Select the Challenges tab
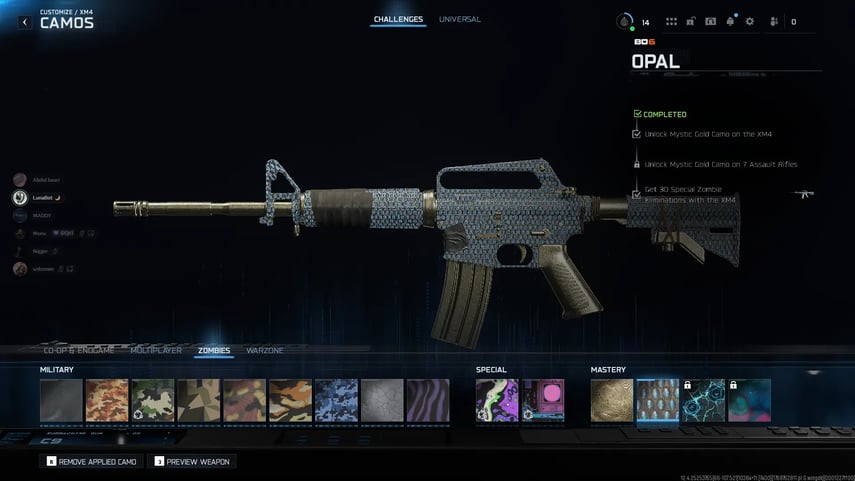 coord(398,19)
